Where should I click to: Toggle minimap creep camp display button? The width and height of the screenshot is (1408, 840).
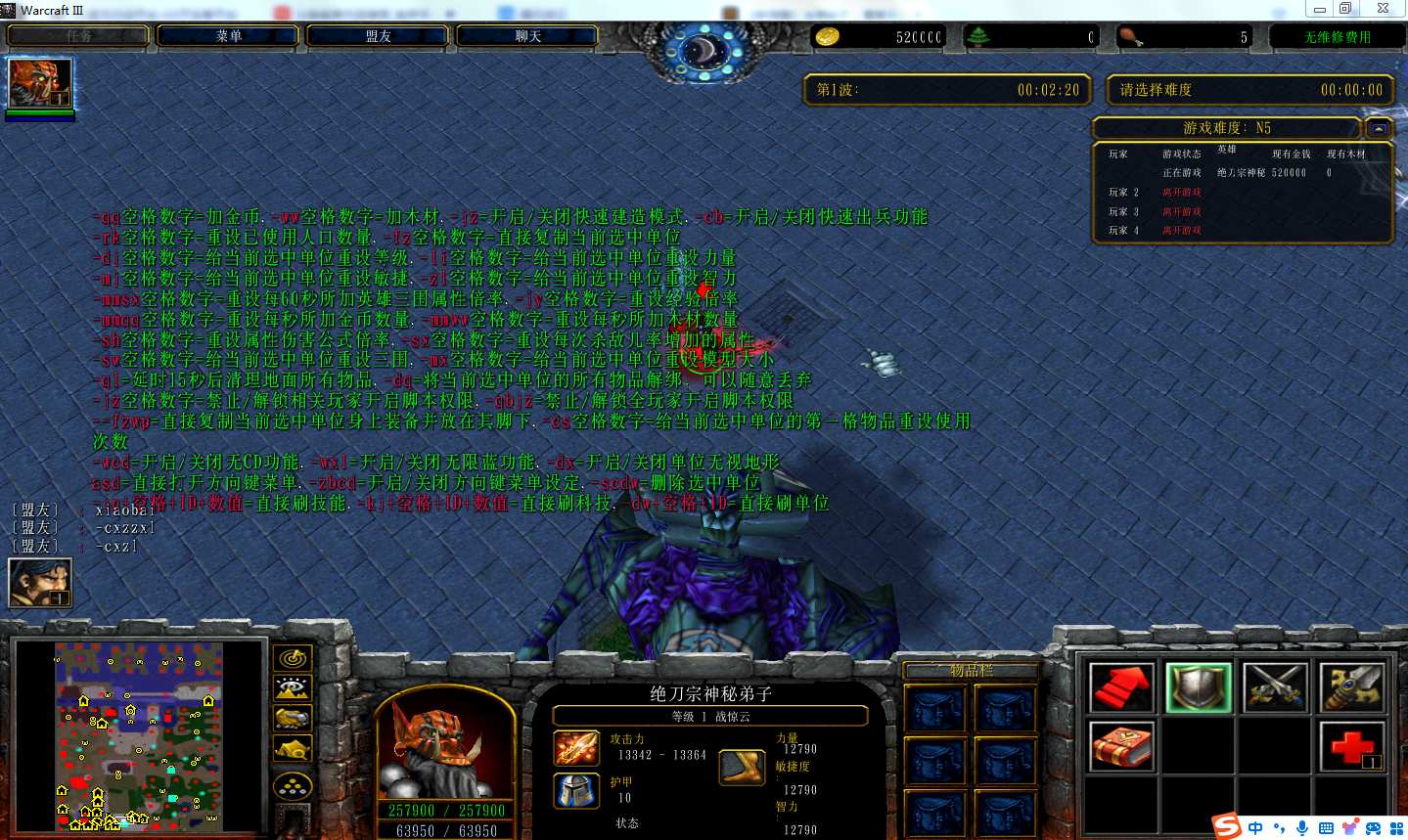click(x=293, y=750)
